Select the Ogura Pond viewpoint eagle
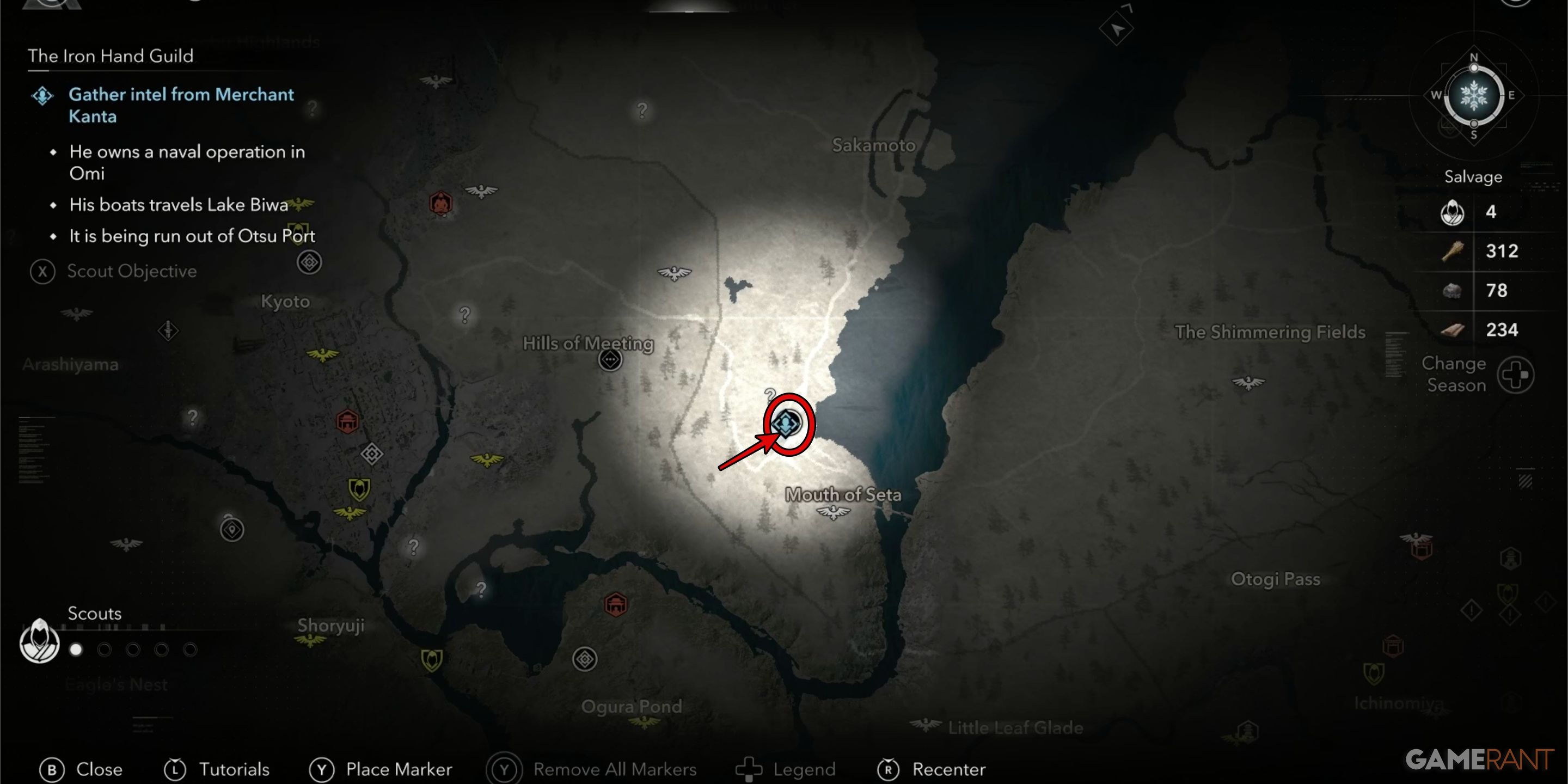Image resolution: width=1568 pixels, height=784 pixels. (x=644, y=722)
